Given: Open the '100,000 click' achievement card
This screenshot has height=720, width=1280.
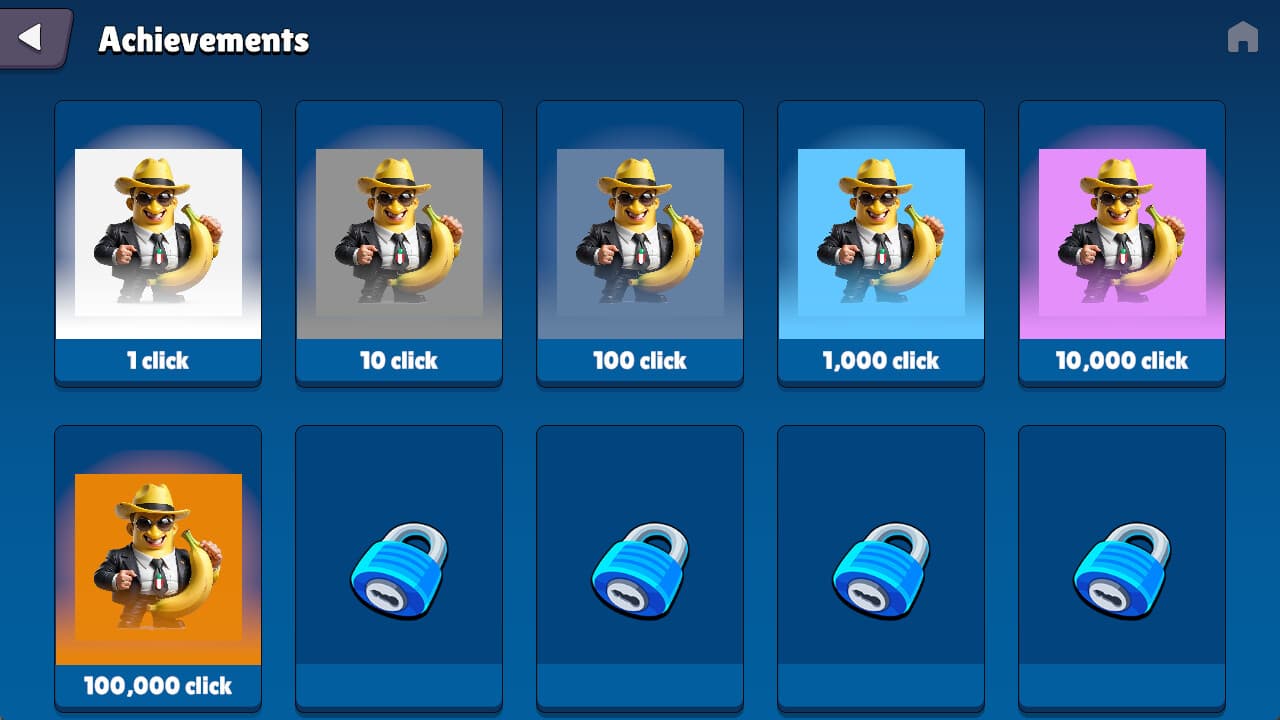Looking at the screenshot, I should tap(158, 565).
